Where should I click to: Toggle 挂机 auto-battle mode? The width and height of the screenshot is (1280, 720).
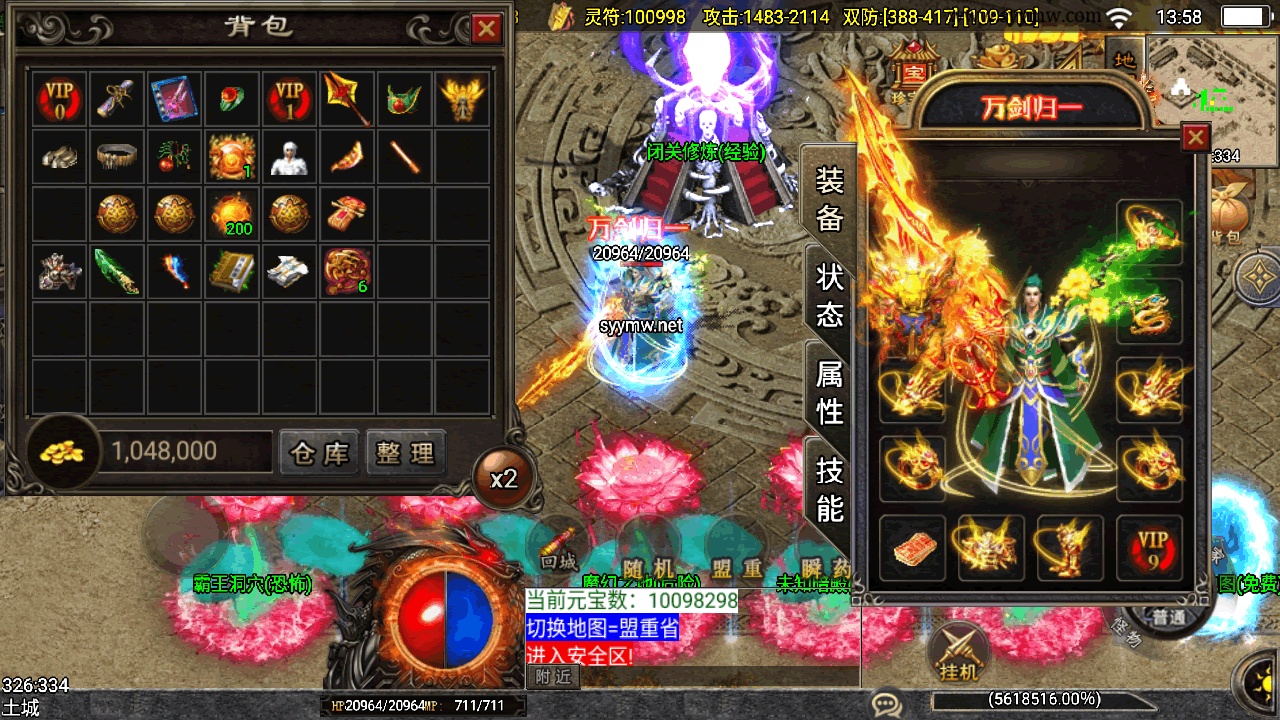coord(958,655)
